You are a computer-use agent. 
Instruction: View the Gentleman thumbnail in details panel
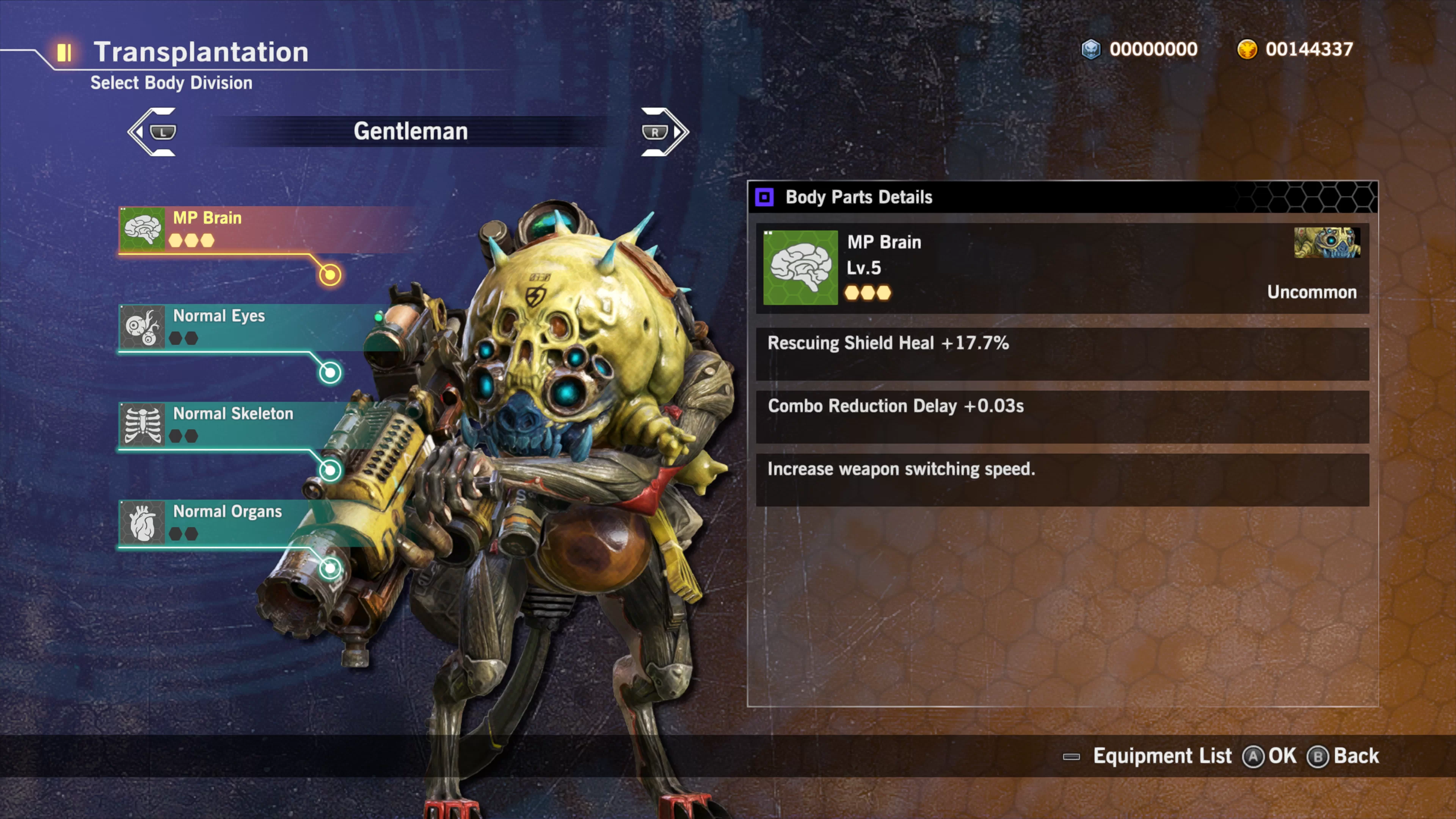(x=1327, y=243)
